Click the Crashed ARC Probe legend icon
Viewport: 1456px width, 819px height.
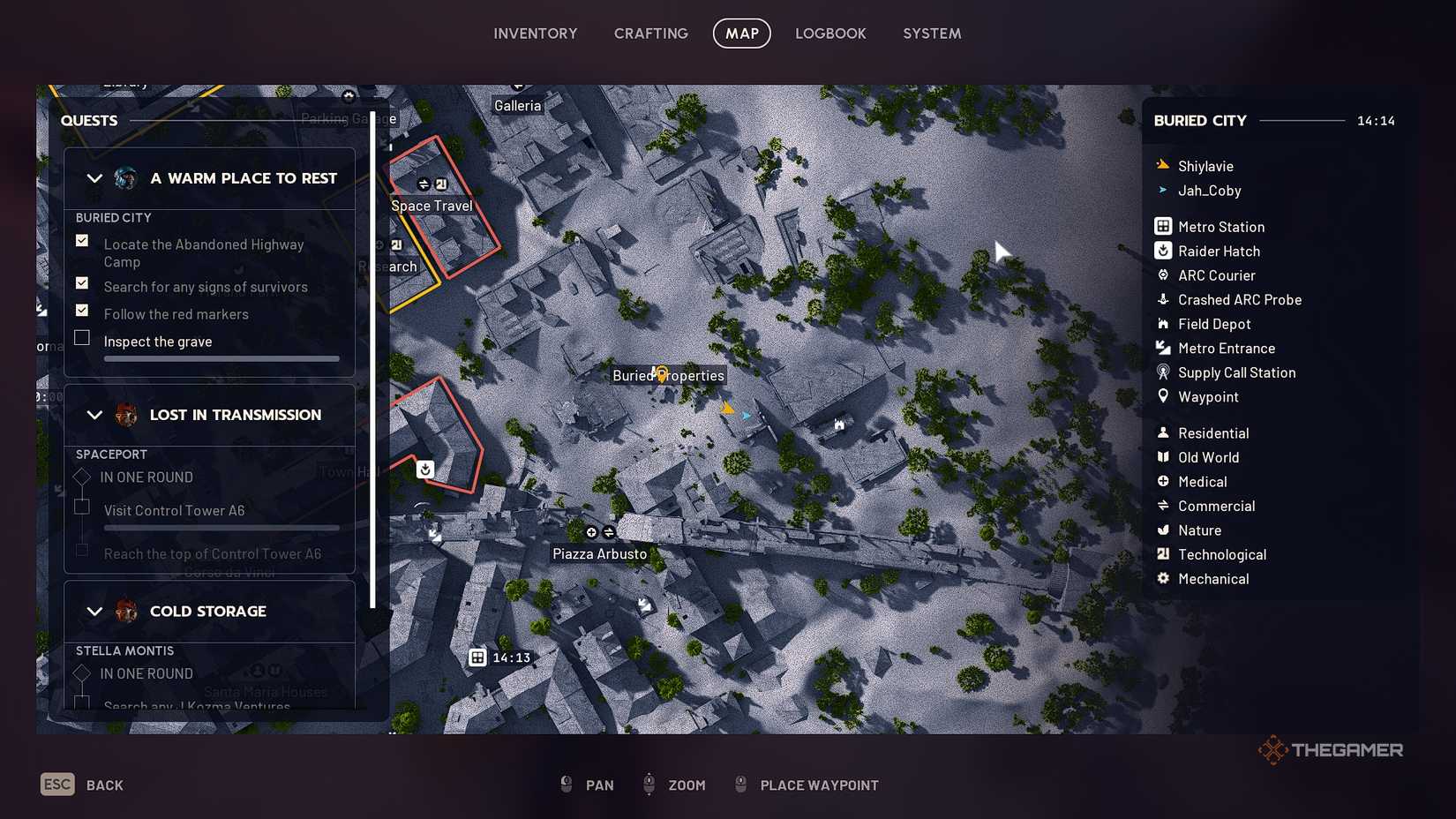point(1163,299)
